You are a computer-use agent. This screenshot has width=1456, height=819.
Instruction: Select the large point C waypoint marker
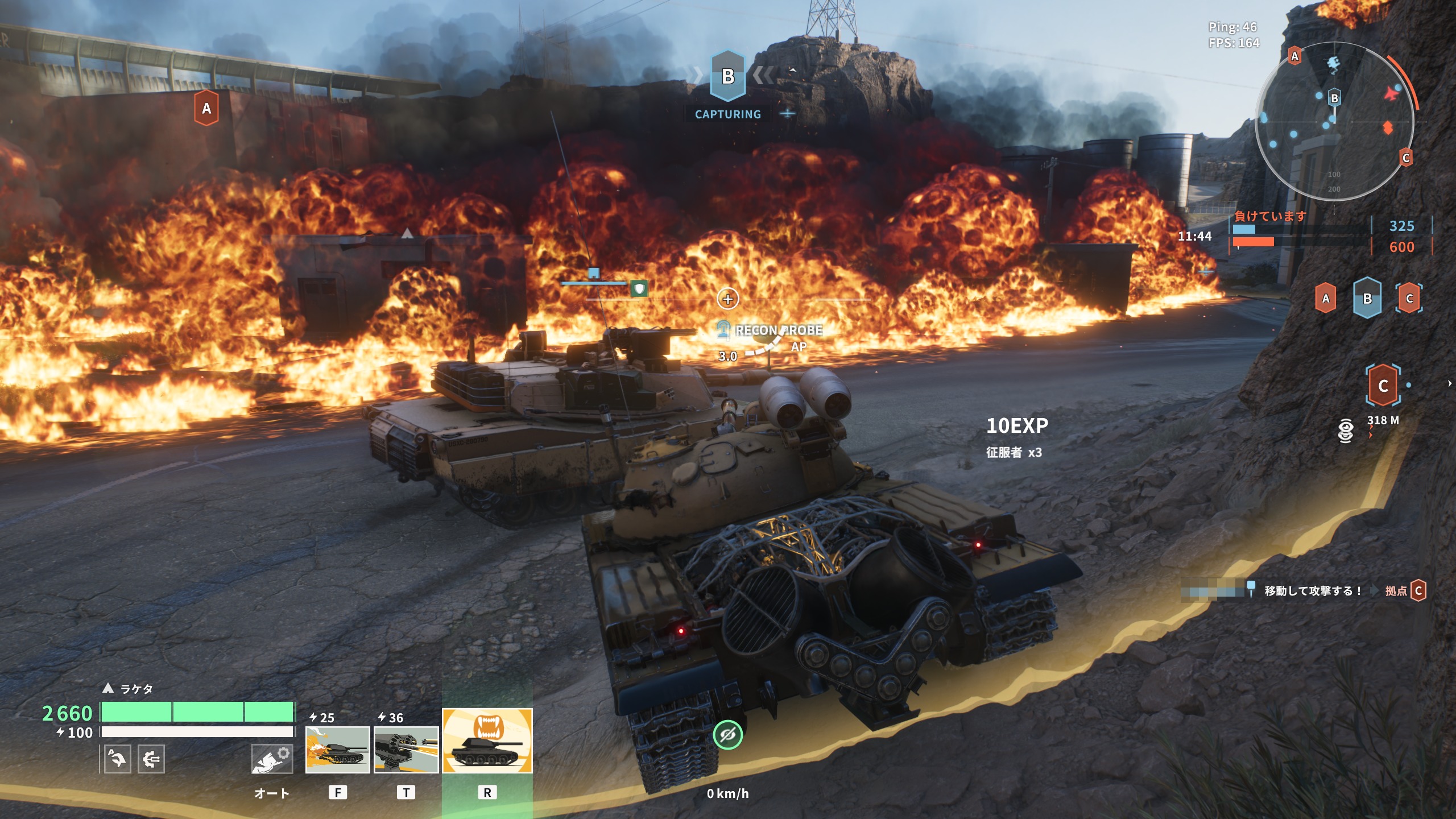point(1383,386)
